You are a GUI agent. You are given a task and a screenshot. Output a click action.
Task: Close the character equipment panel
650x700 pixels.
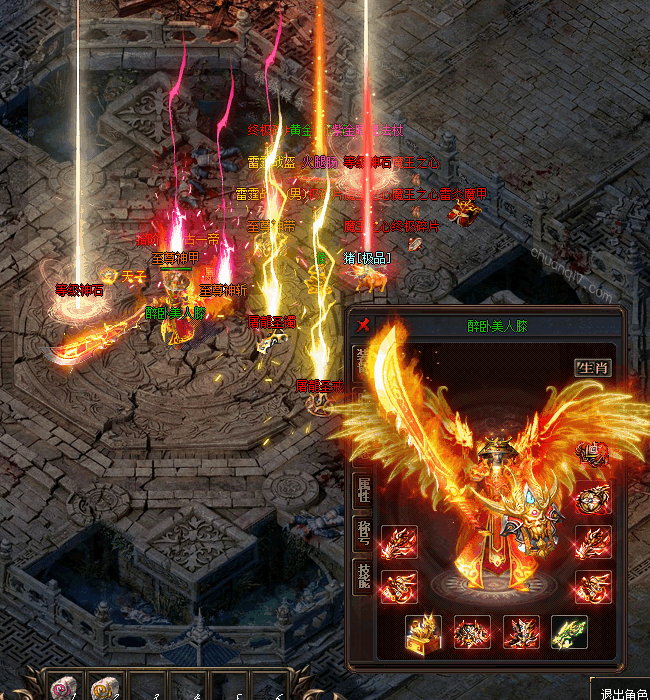coord(364,325)
